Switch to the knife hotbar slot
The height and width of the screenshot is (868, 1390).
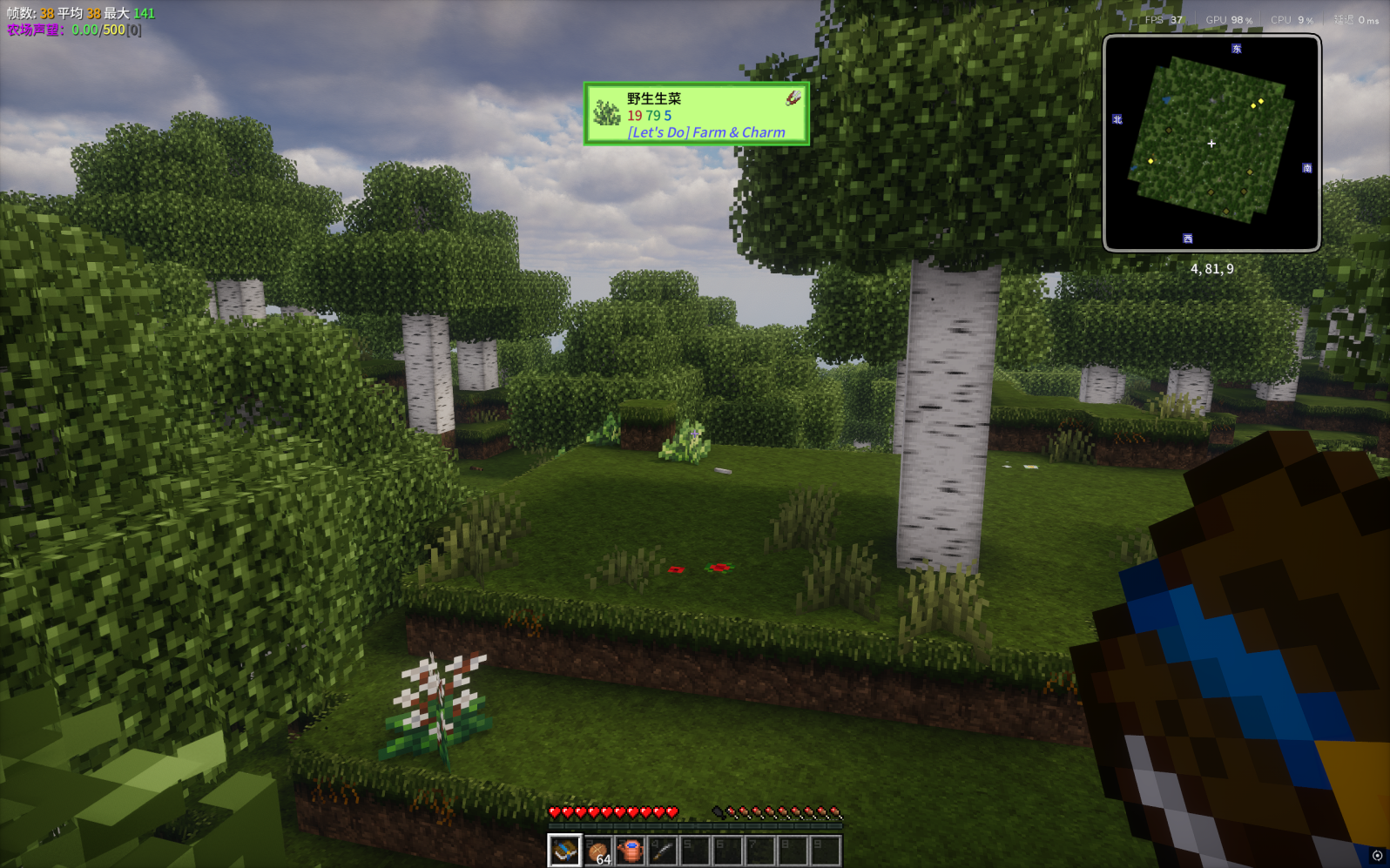(662, 851)
